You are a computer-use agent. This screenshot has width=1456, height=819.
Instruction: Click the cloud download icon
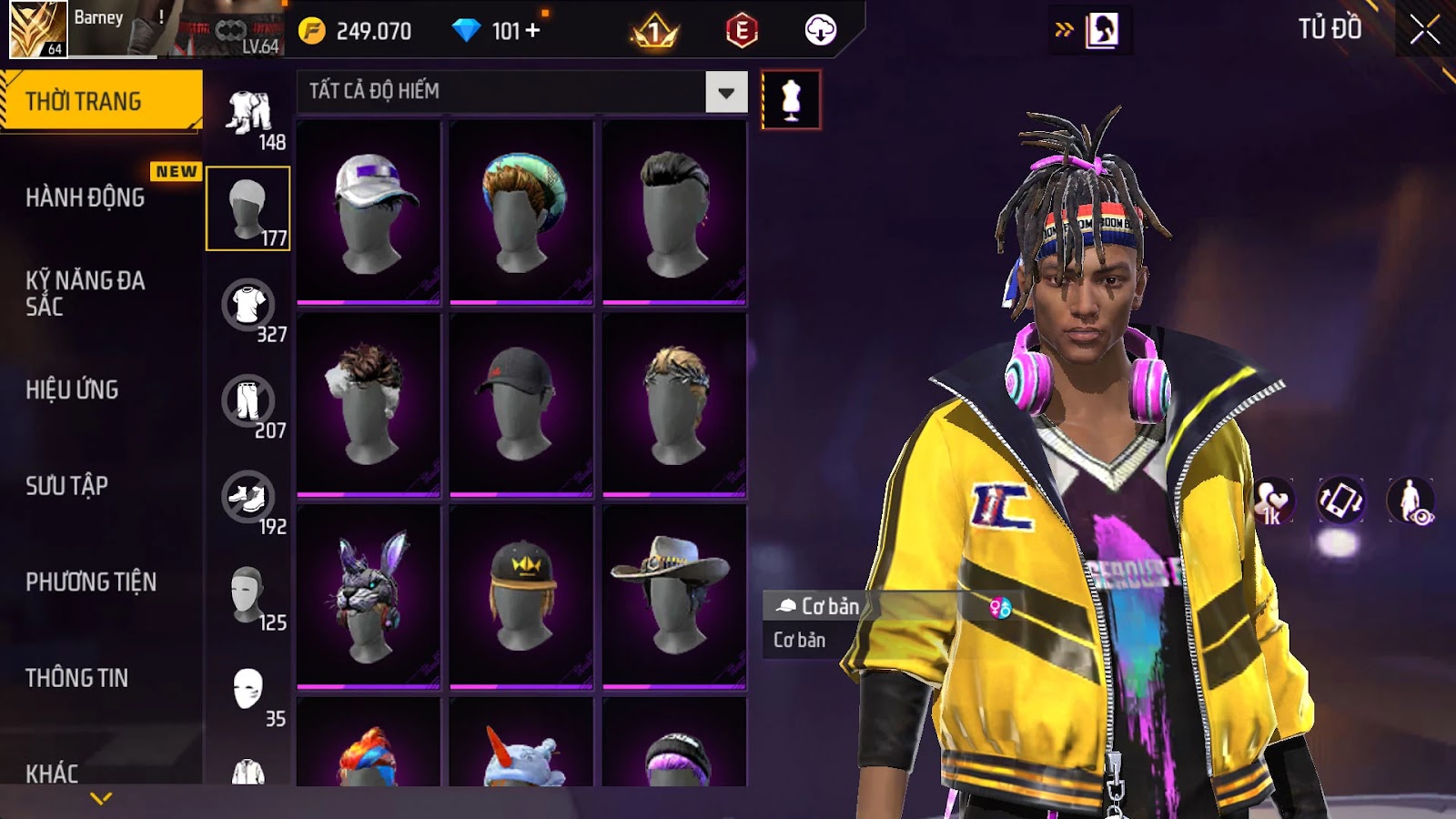tap(820, 31)
